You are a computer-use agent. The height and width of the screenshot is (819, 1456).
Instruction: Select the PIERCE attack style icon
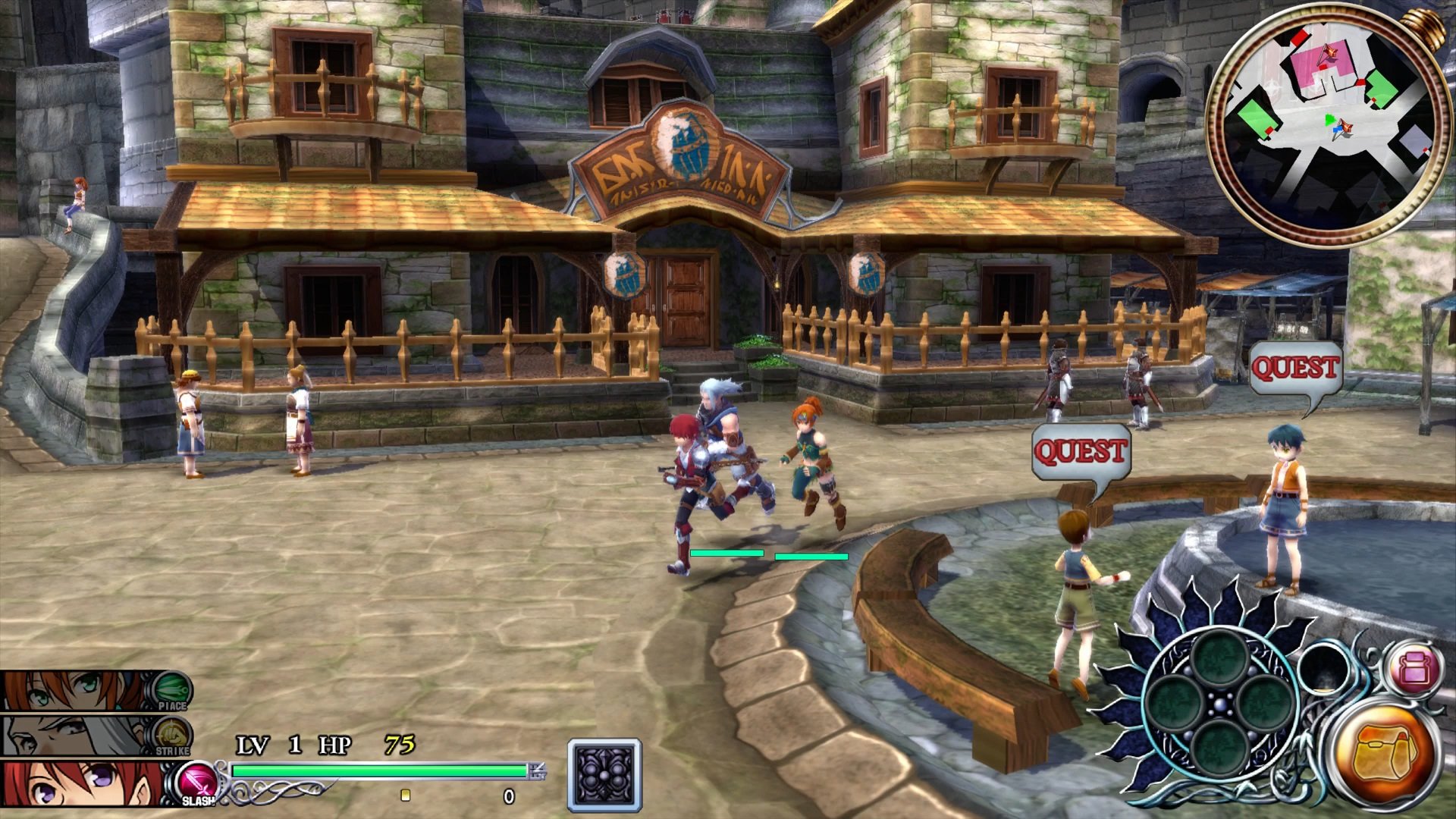click(x=173, y=686)
